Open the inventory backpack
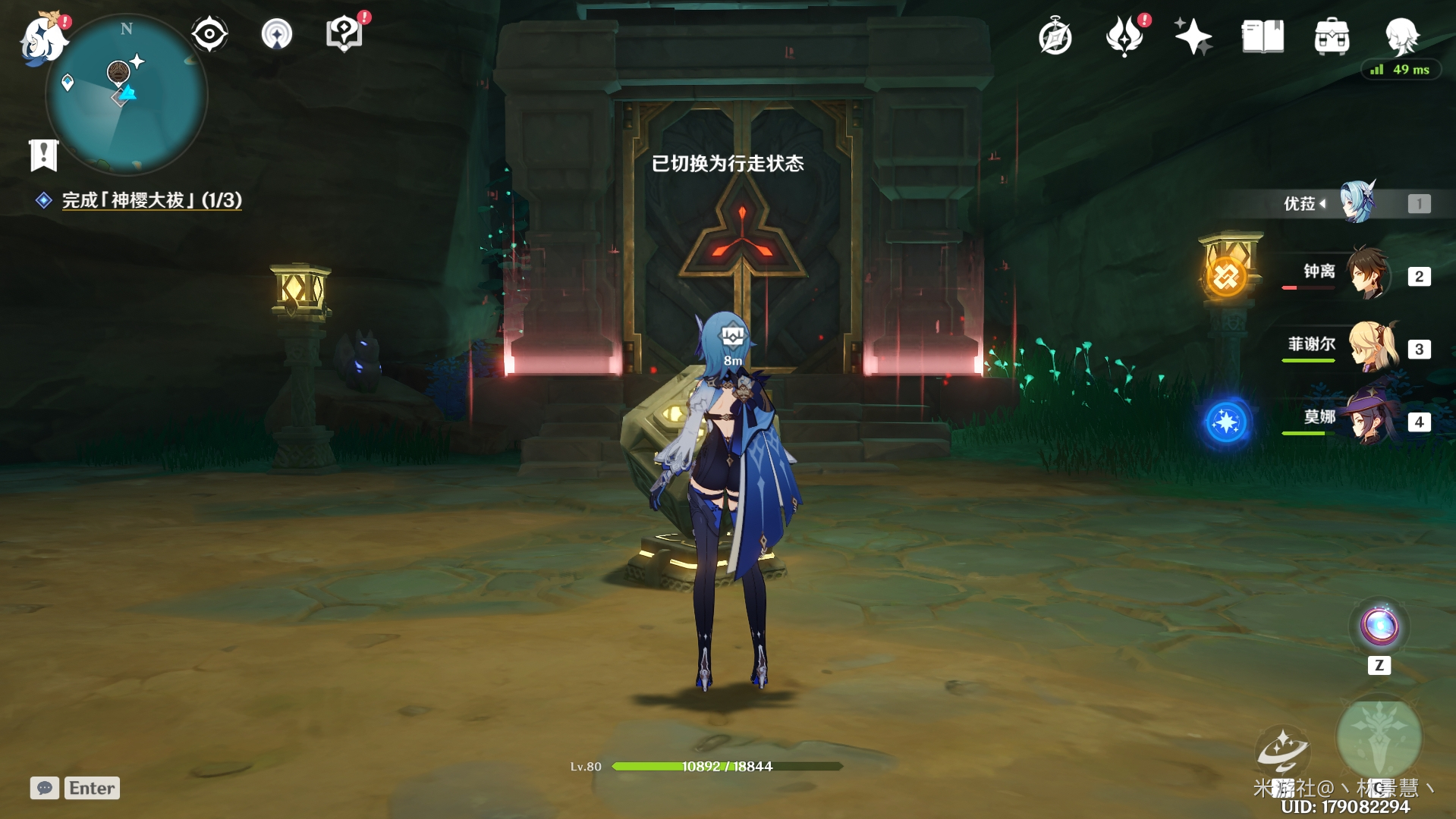 1332,36
